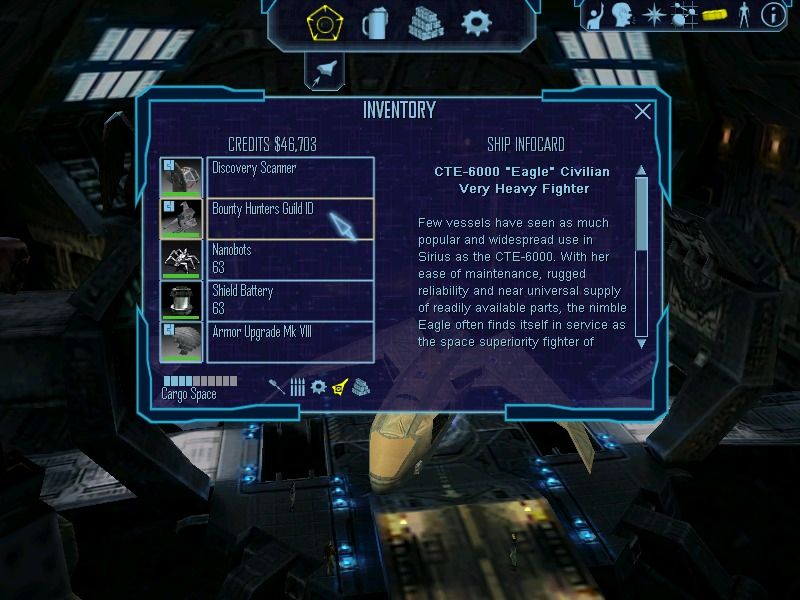Close the Inventory window
The height and width of the screenshot is (600, 800).
643,112
